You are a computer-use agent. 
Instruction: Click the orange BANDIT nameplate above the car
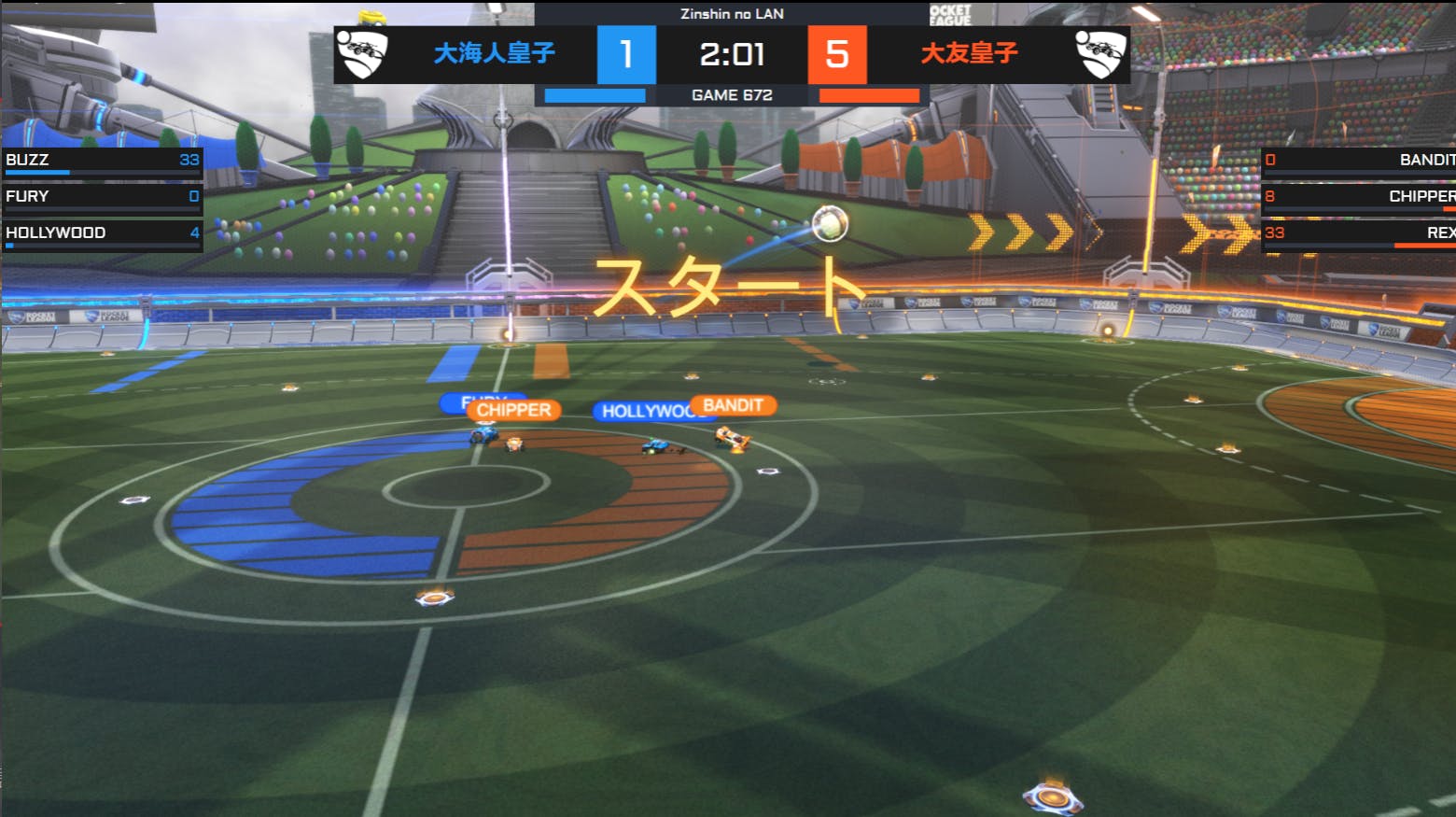point(734,405)
